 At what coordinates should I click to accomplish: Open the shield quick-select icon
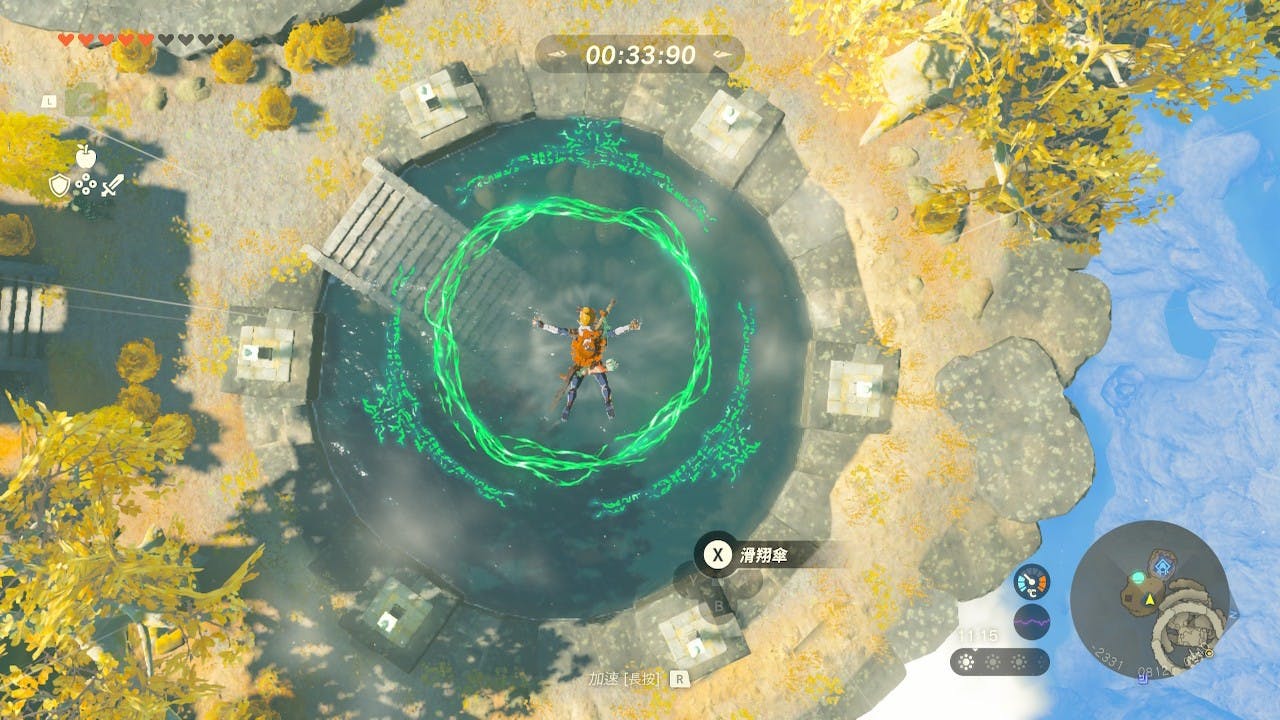[59, 185]
